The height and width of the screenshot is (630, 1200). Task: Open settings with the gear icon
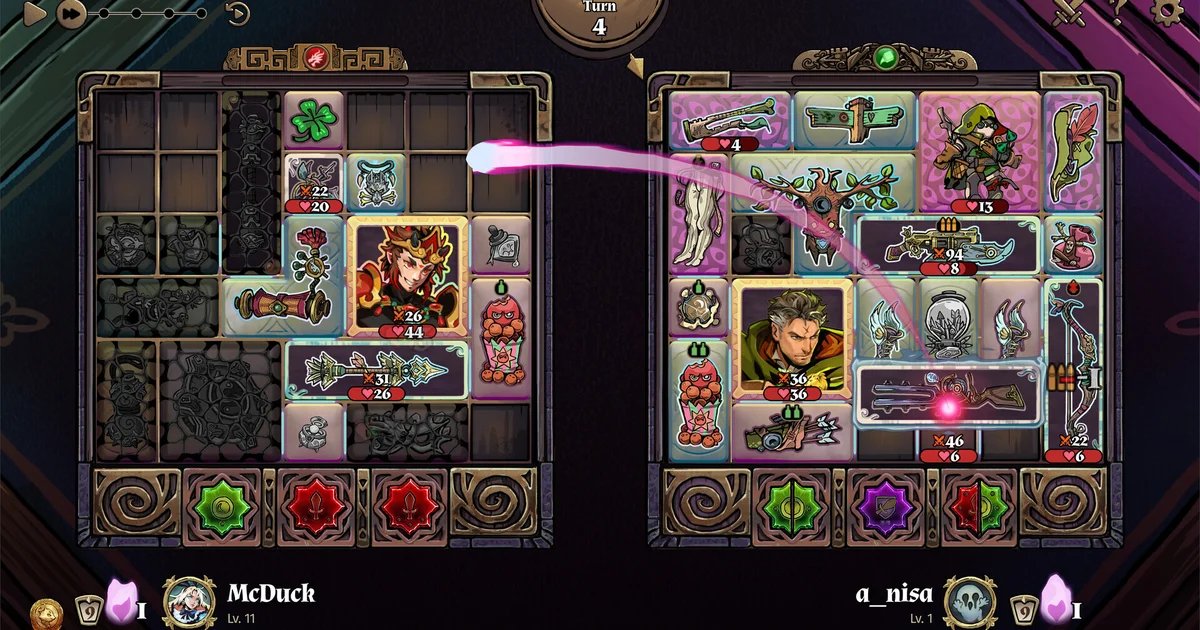coord(1166,11)
